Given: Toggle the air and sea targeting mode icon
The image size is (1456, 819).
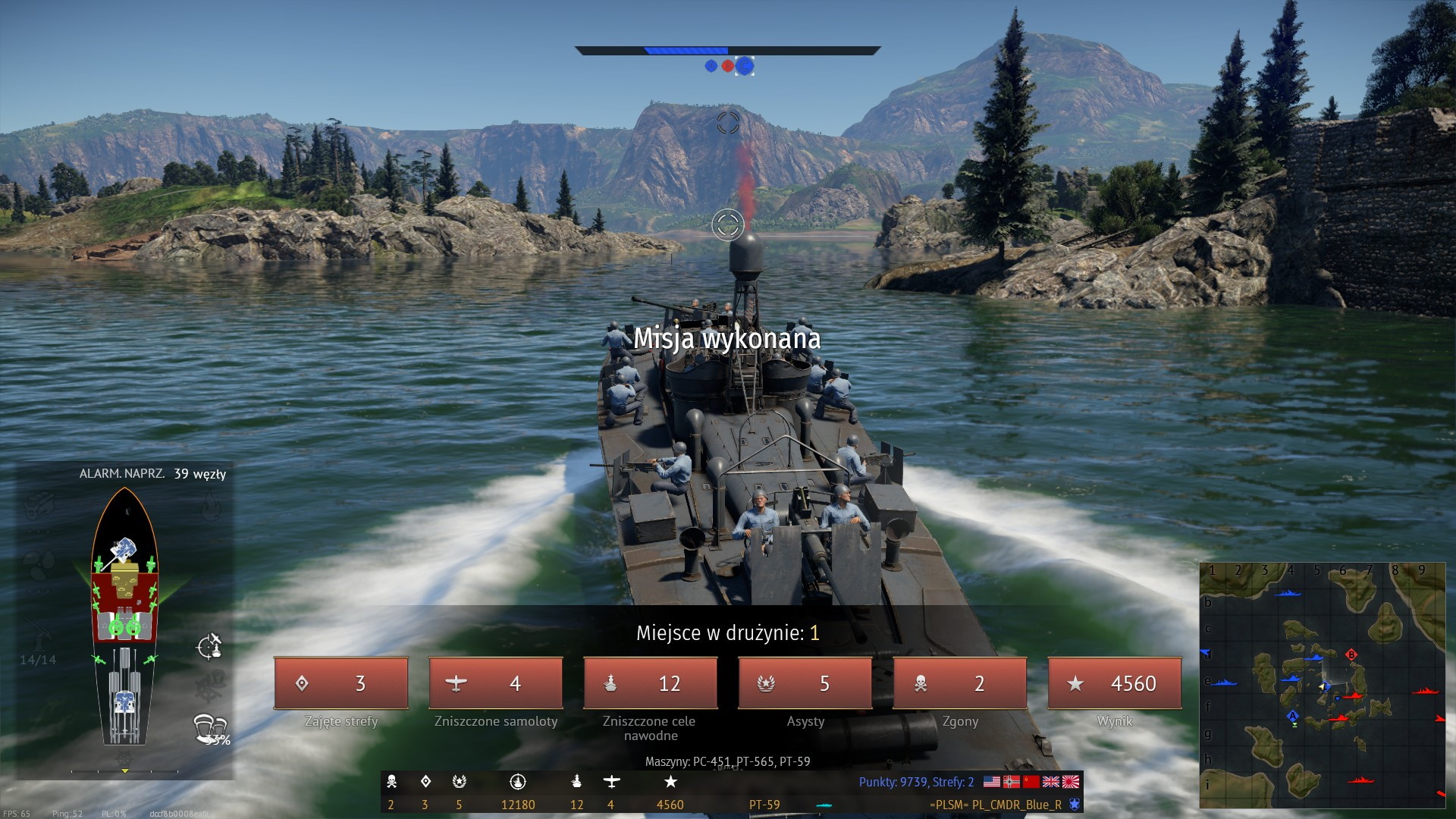Looking at the screenshot, I should click(x=209, y=646).
